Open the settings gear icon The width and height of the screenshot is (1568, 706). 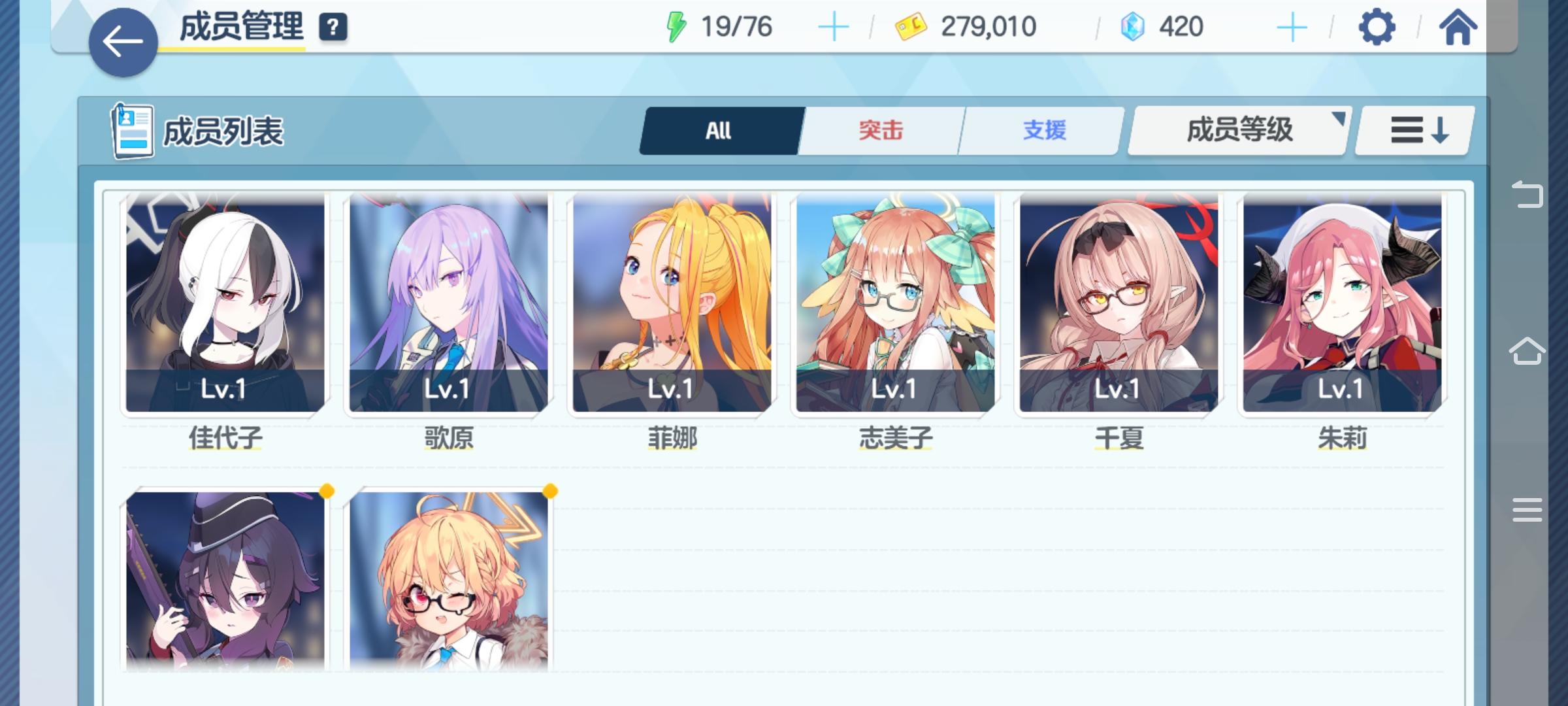pos(1376,27)
